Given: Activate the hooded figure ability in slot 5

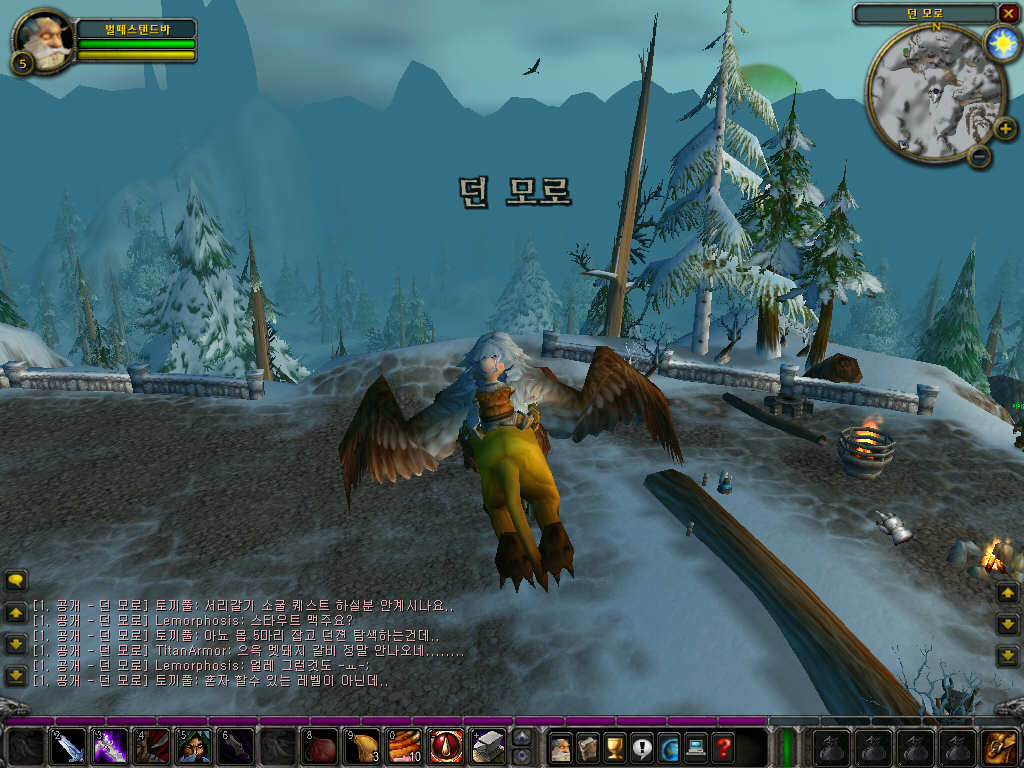Looking at the screenshot, I should [x=194, y=747].
